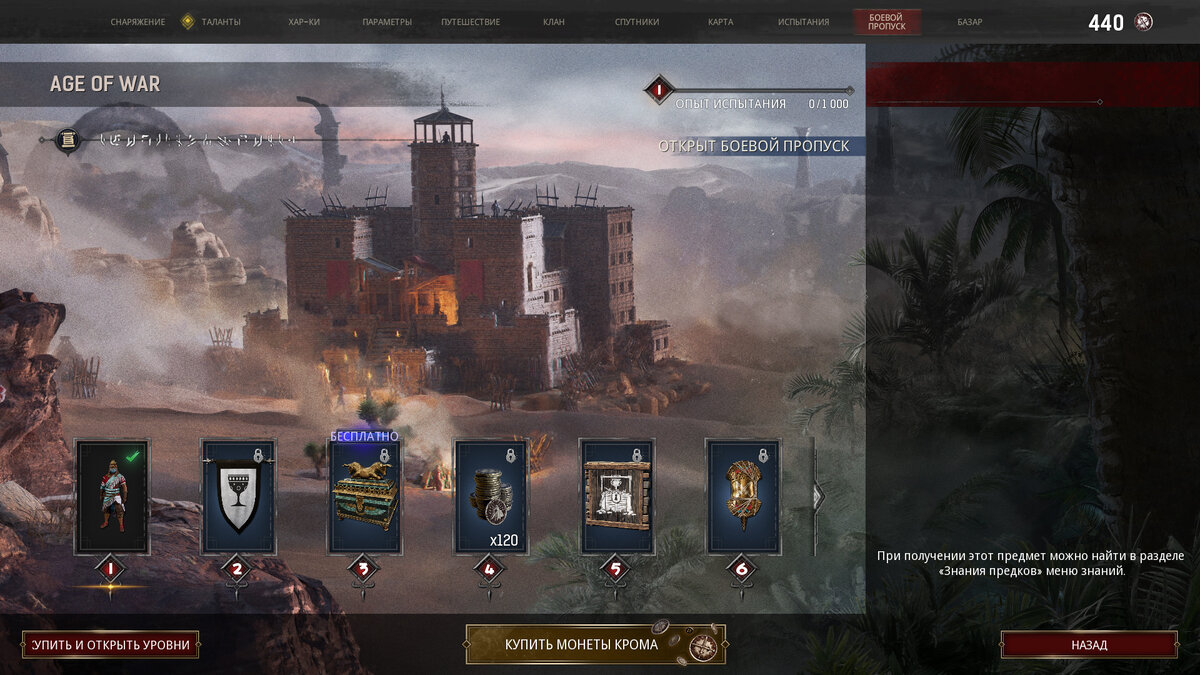Choose the level 2 chalice shield reward
Screen dimensions: 1200x675
click(238, 497)
